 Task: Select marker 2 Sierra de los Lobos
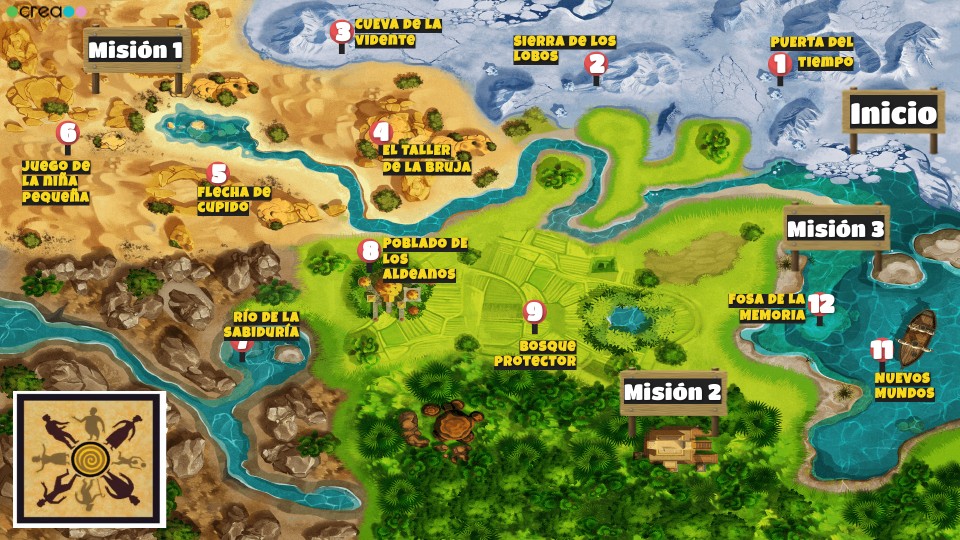pos(596,65)
